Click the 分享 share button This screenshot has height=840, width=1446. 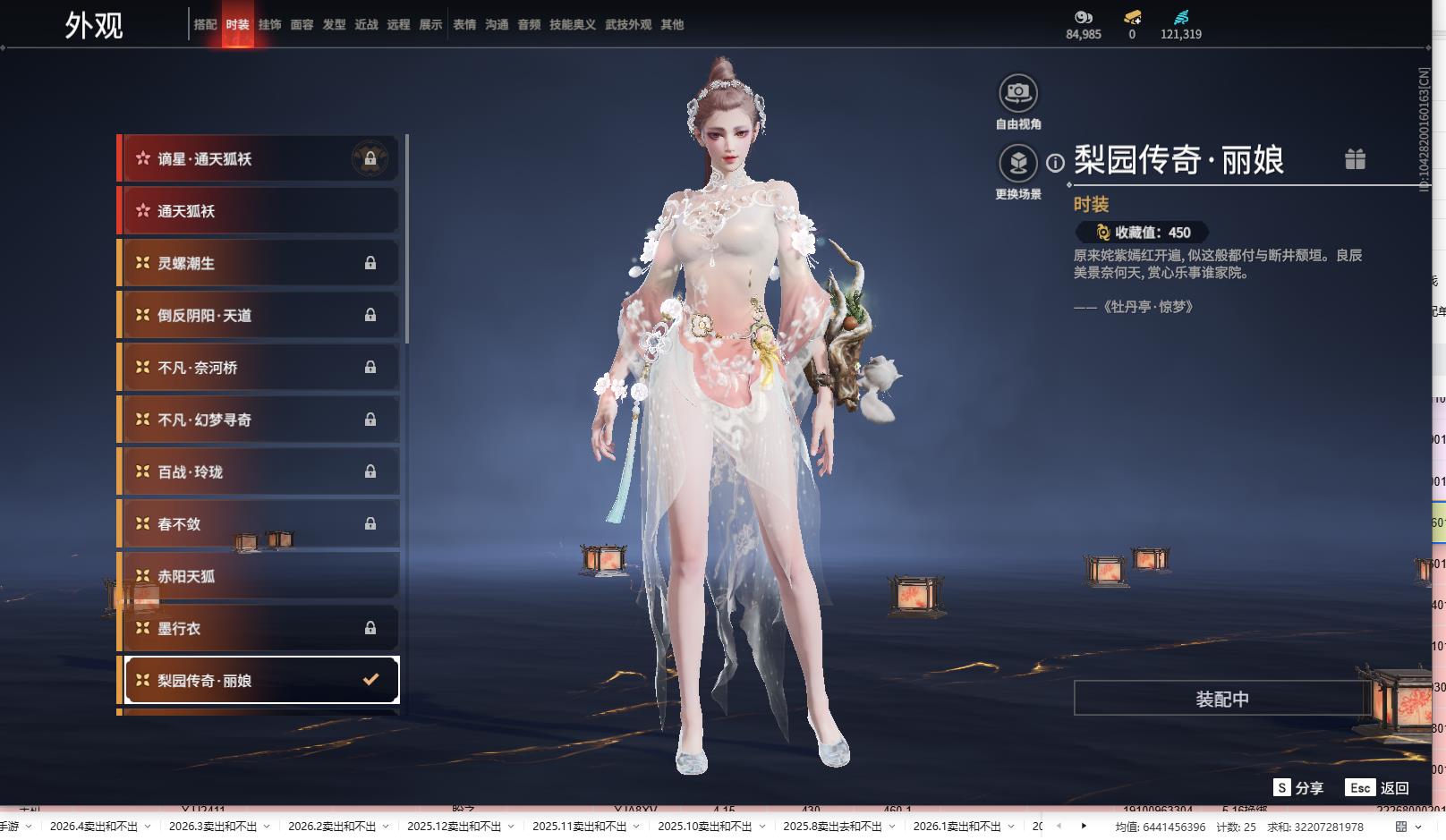[x=1298, y=787]
